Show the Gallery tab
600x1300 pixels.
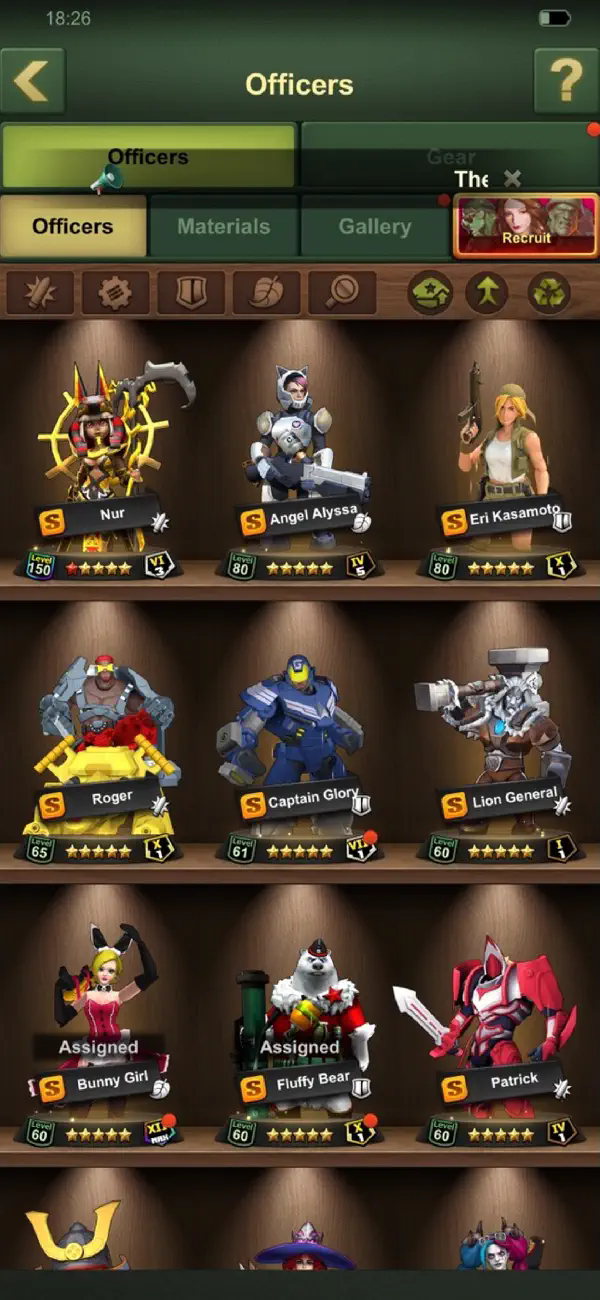[374, 226]
